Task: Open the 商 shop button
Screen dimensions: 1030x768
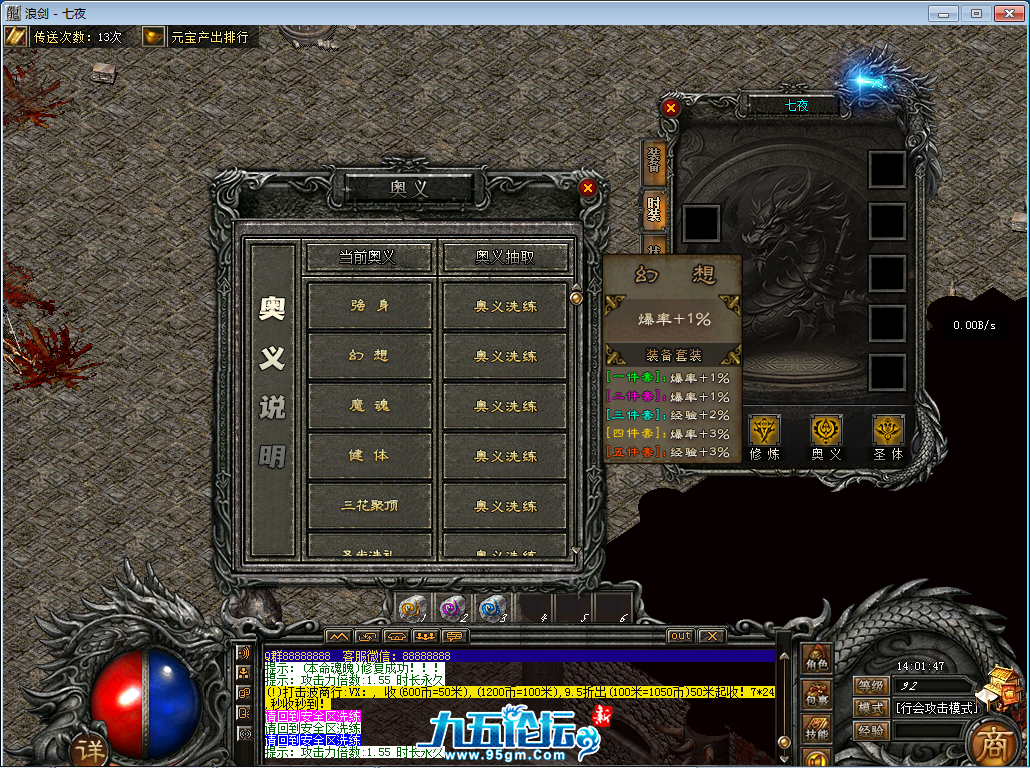Action: (x=991, y=740)
